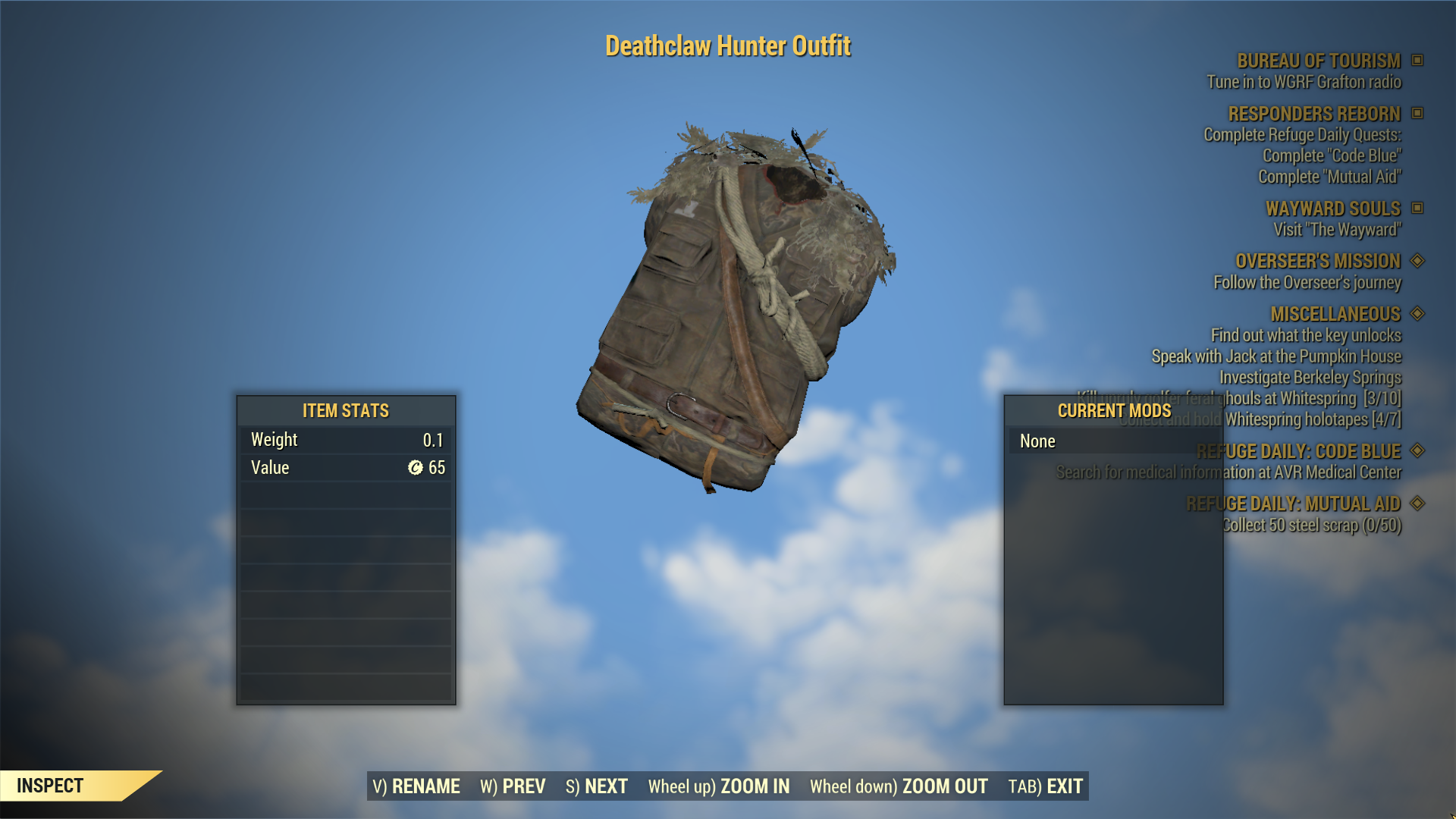Go to the previous item with PREV
The height and width of the screenshot is (819, 1456).
pyautogui.click(x=513, y=786)
